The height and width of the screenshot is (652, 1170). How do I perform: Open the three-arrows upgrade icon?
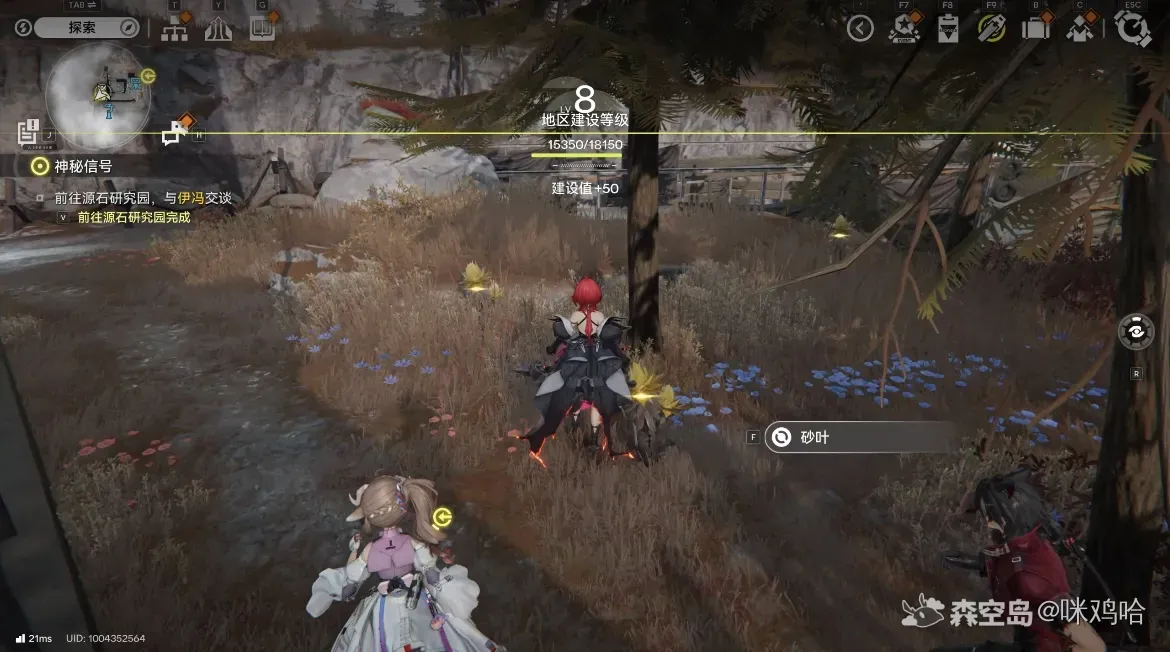(x=218, y=29)
